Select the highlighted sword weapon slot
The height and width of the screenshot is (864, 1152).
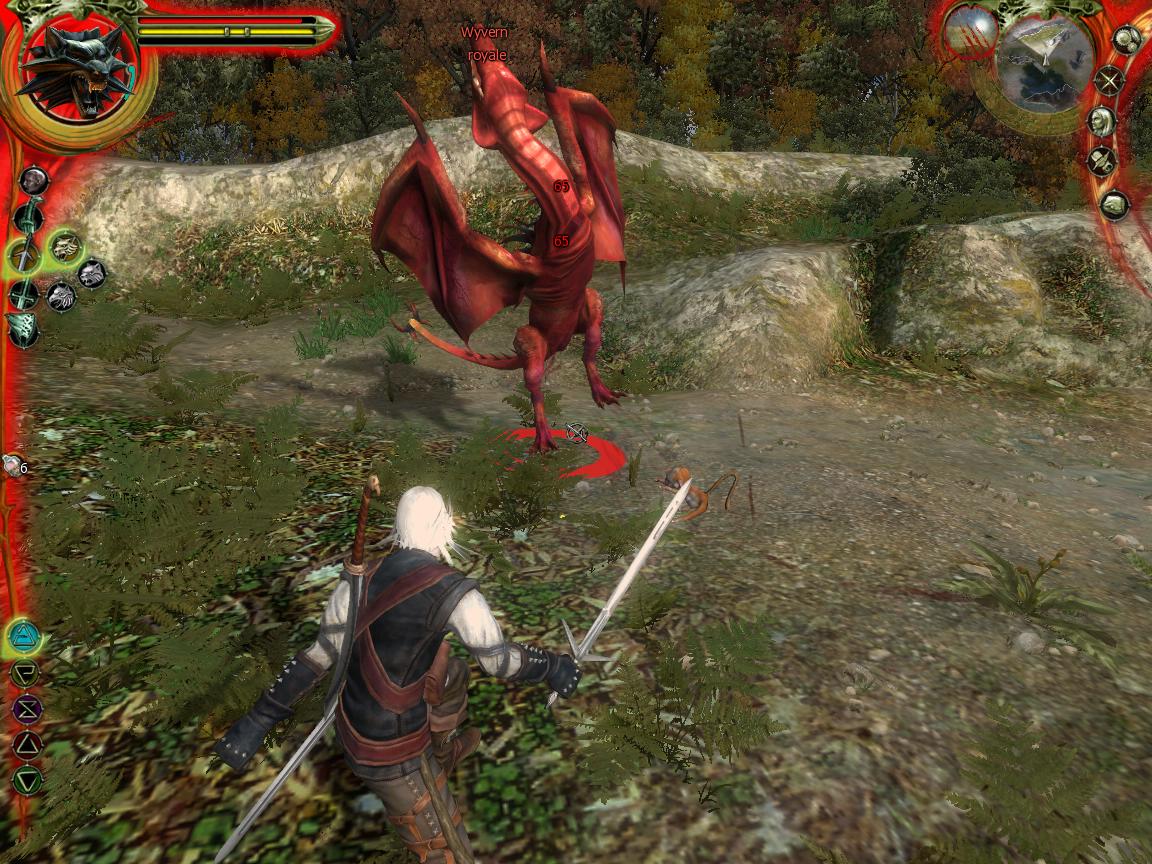click(24, 257)
